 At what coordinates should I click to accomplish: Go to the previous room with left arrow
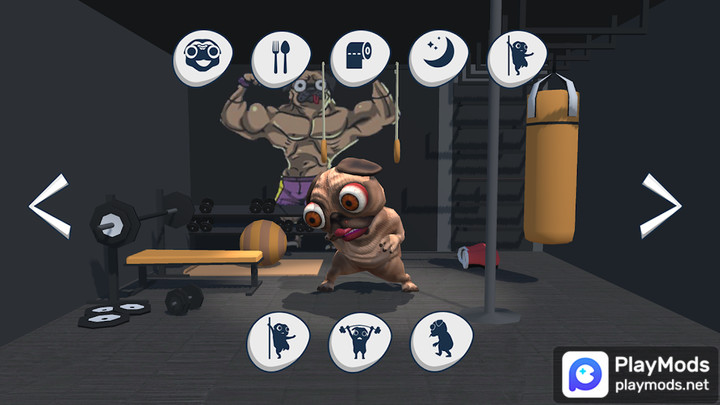click(x=49, y=206)
